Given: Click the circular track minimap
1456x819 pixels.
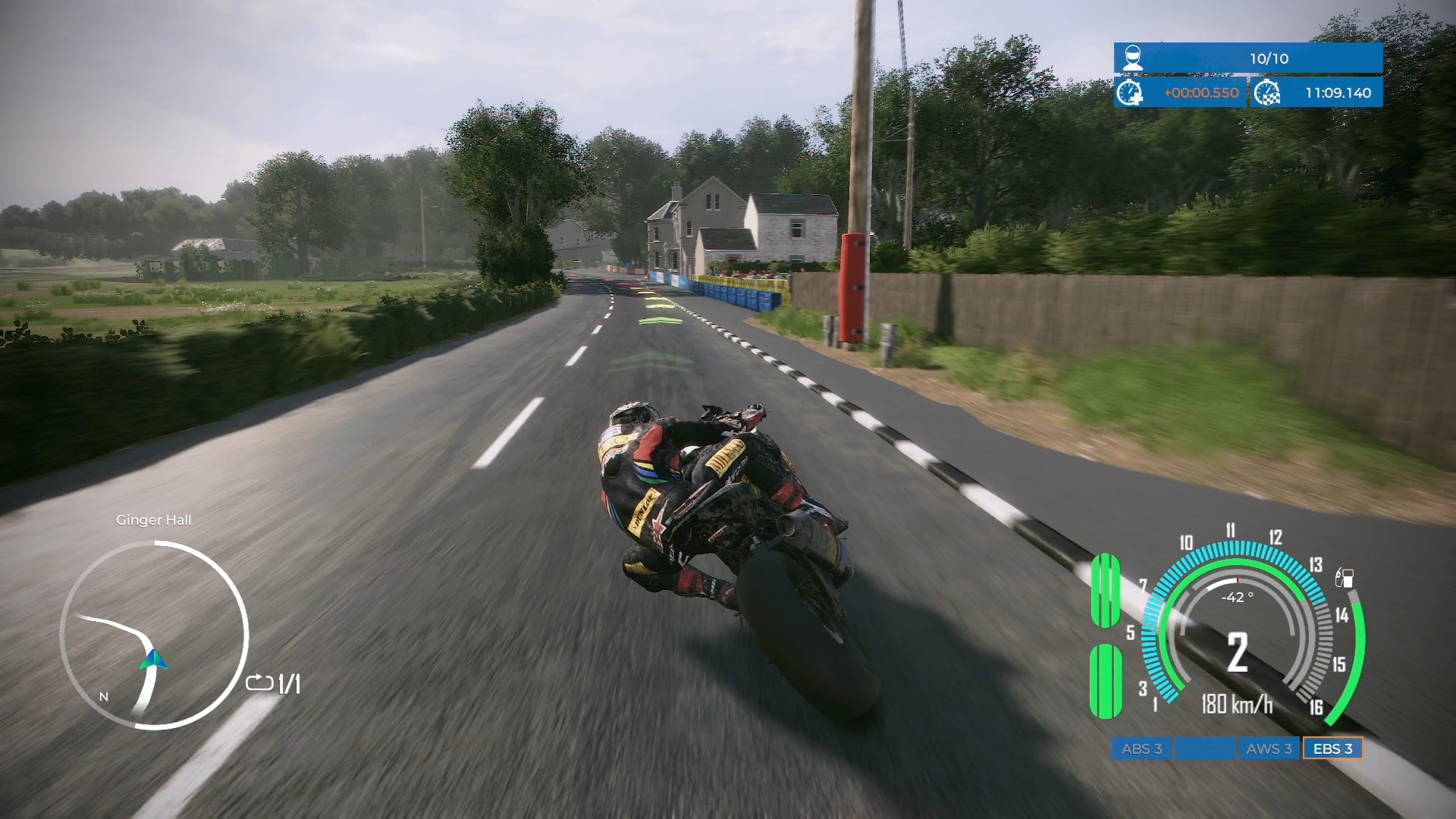Looking at the screenshot, I should click(x=155, y=635).
